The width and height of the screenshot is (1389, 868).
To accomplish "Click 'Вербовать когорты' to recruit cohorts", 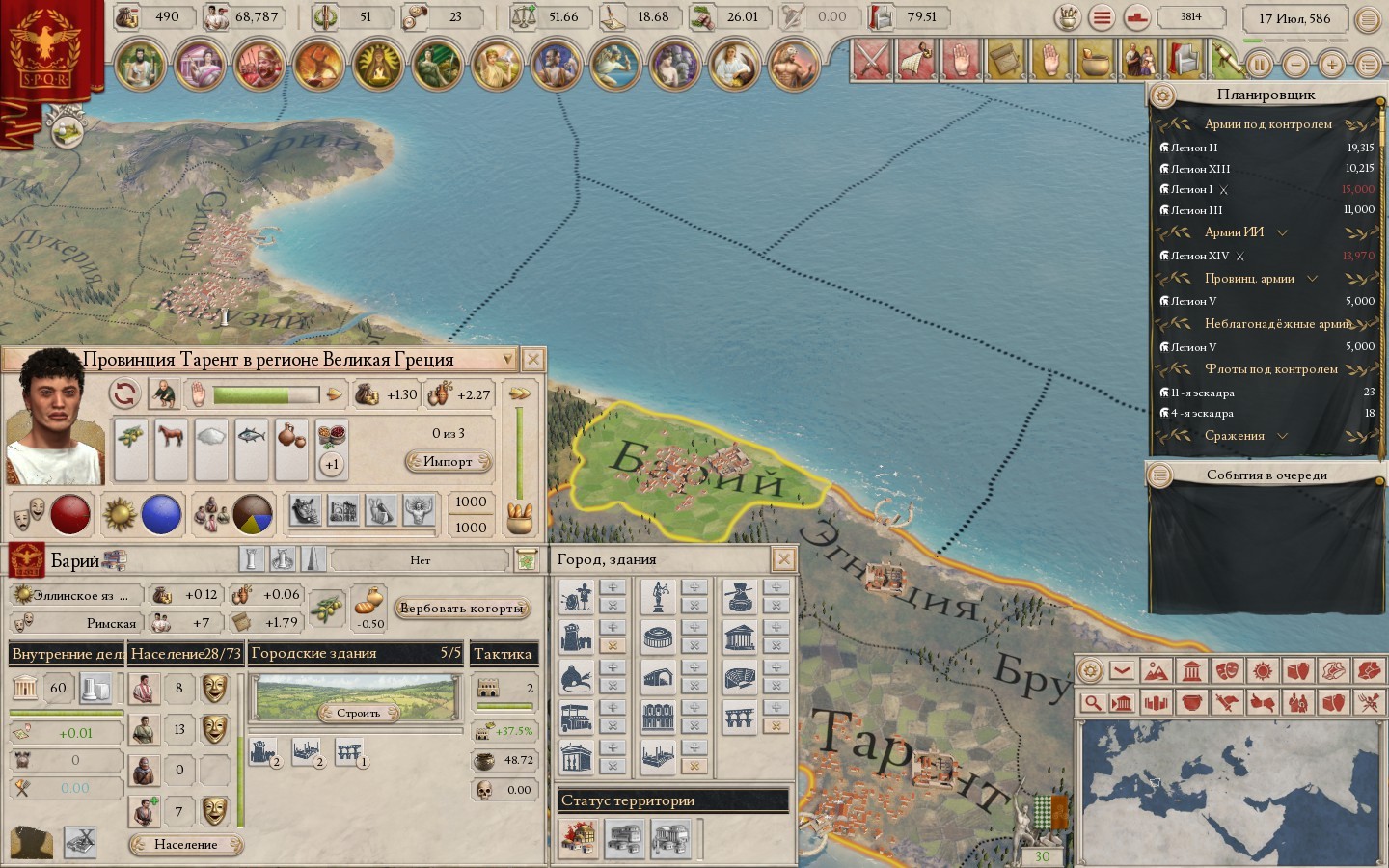I will point(461,609).
